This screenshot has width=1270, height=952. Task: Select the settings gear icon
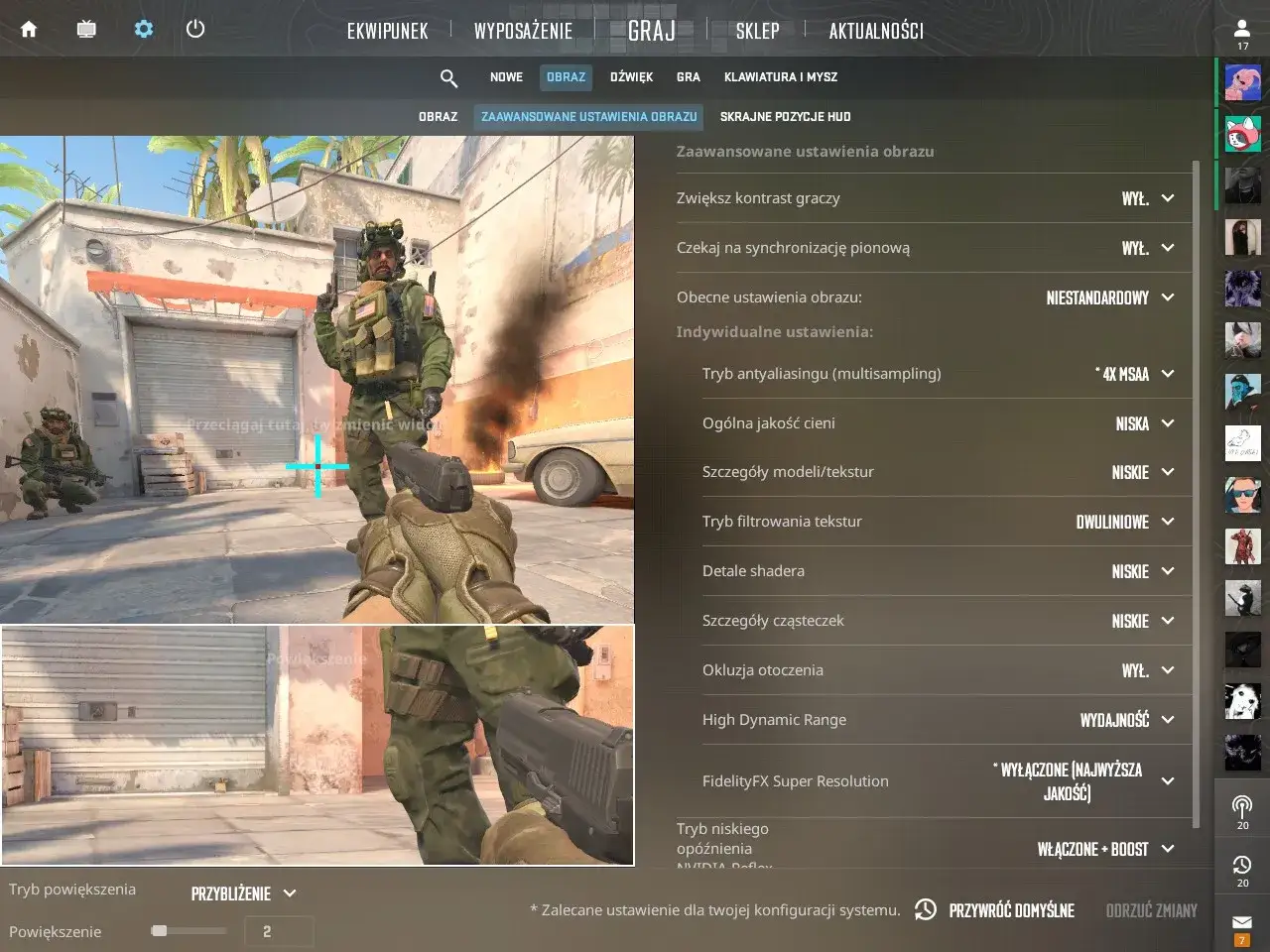143,29
